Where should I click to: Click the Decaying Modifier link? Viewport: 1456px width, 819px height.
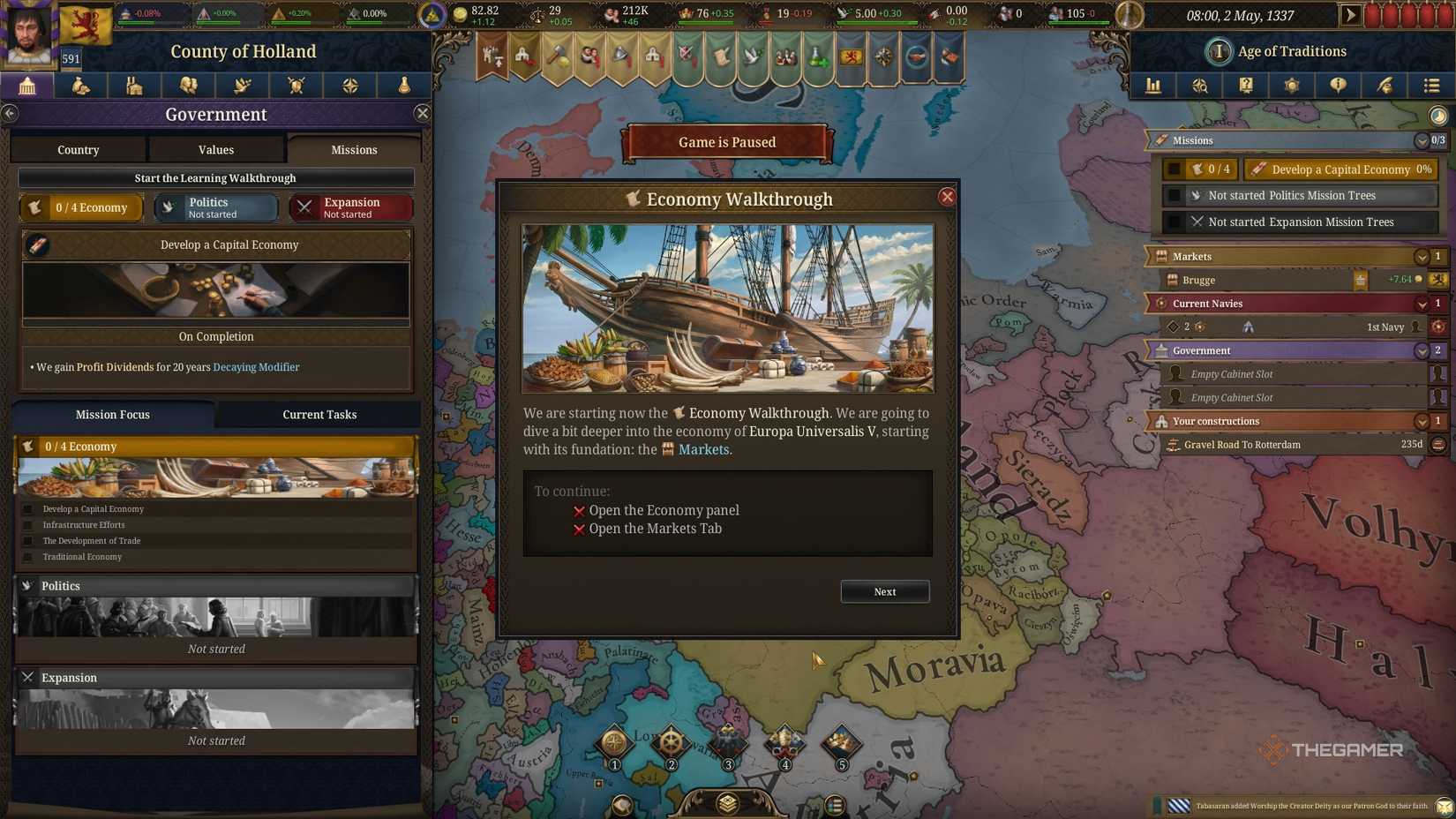(x=256, y=366)
